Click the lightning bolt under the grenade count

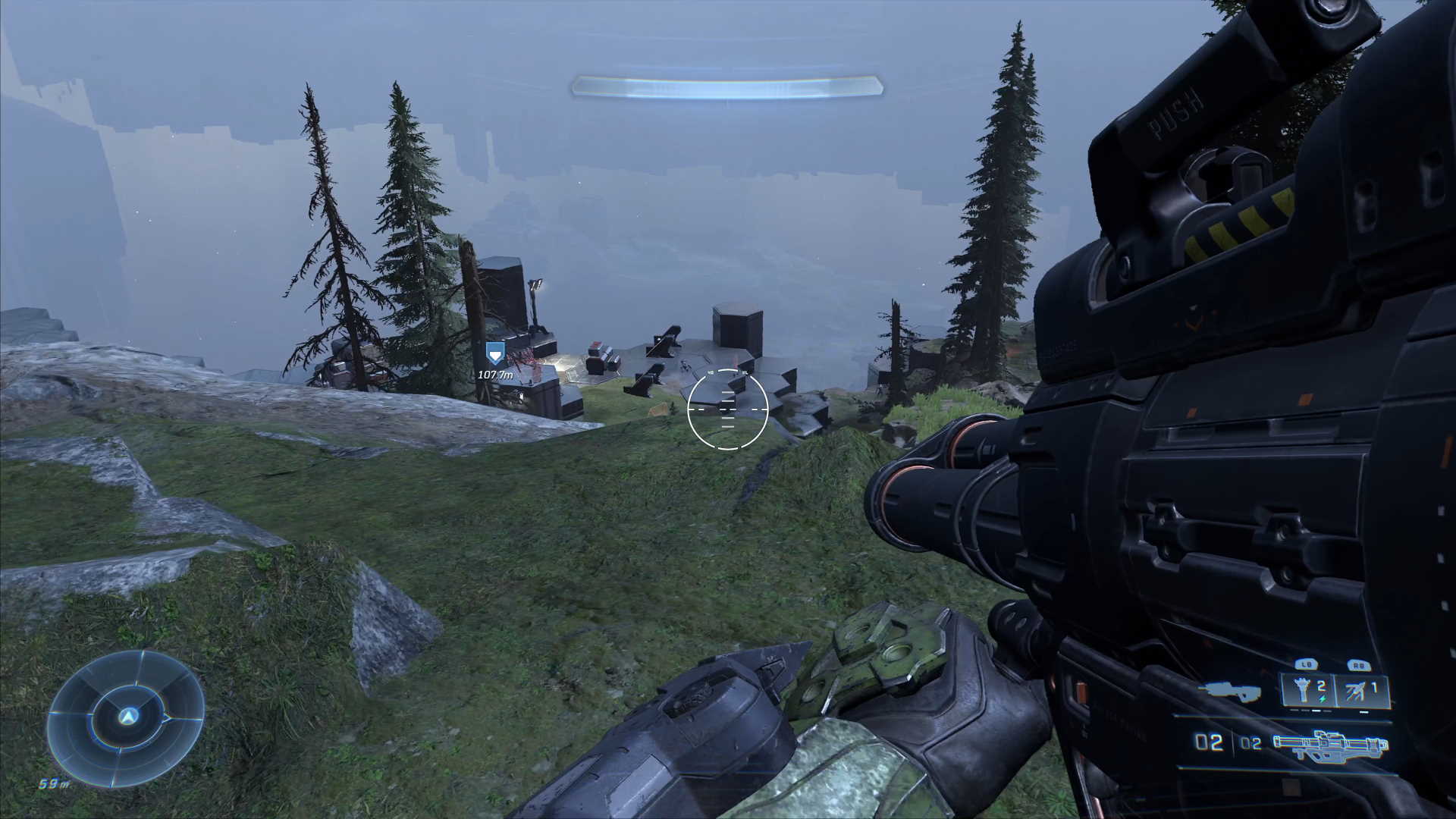click(1322, 698)
